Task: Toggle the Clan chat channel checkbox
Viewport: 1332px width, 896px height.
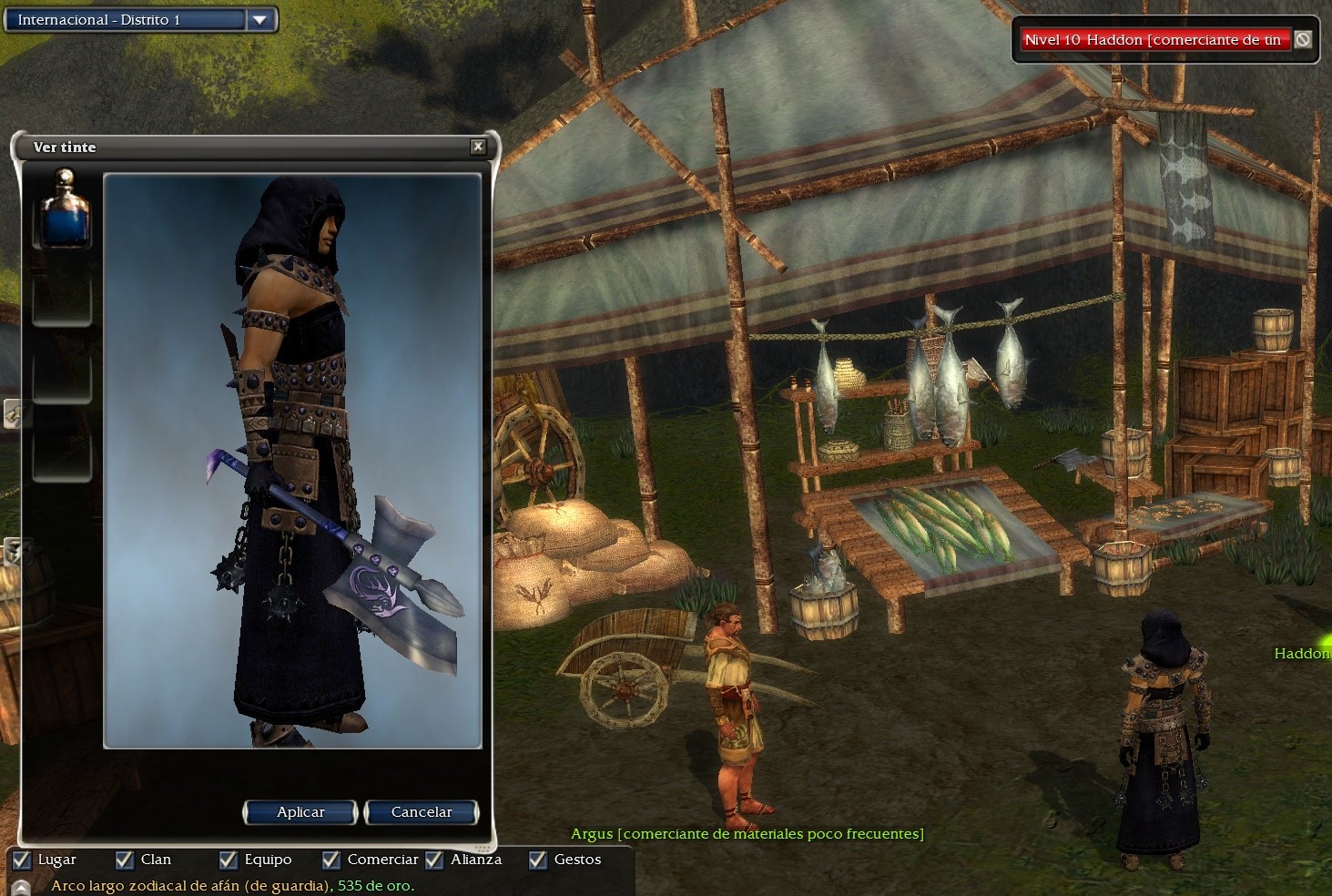Action: point(125,860)
